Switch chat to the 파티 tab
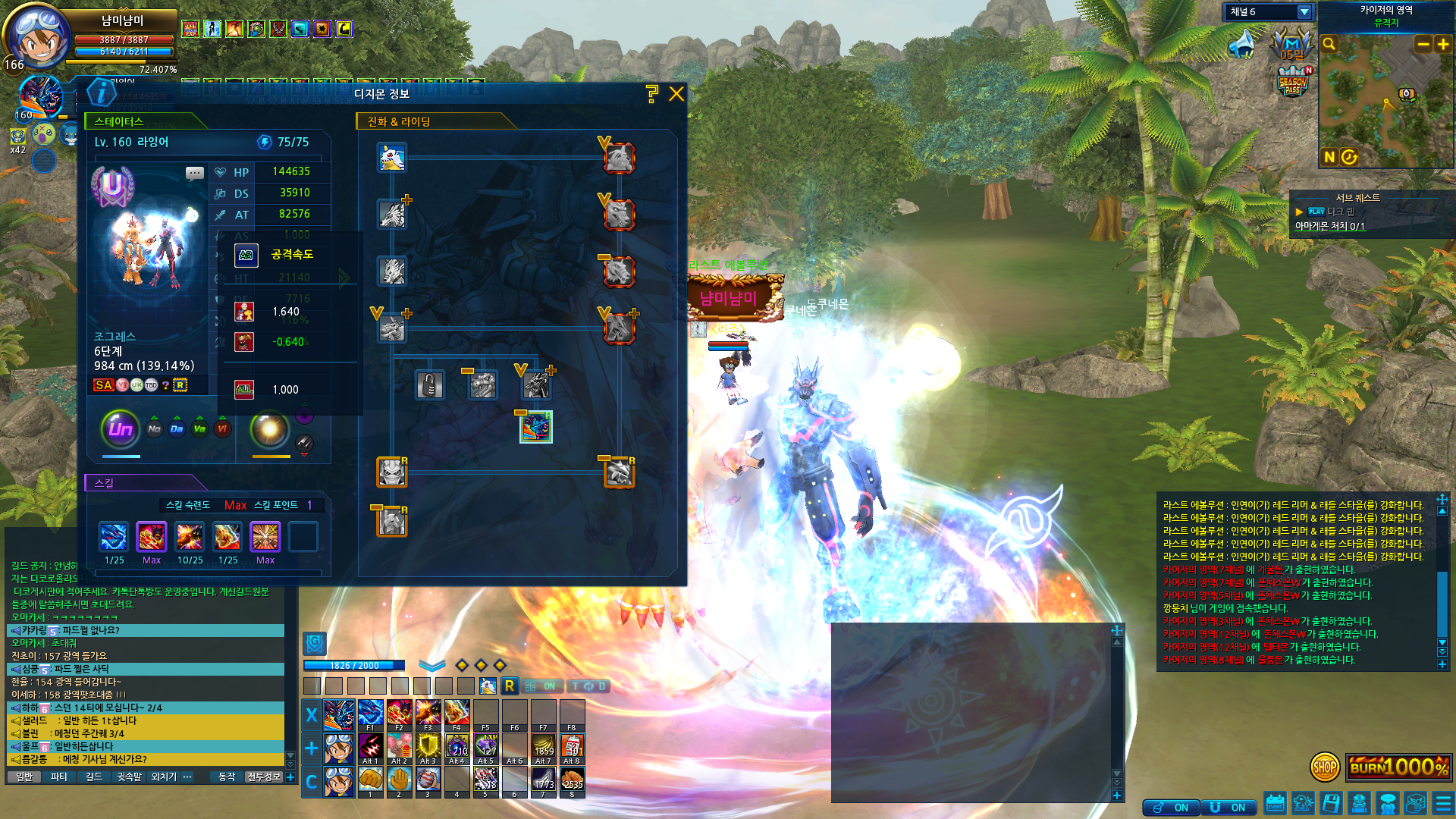Screen dimensions: 1456x819 [x=59, y=777]
